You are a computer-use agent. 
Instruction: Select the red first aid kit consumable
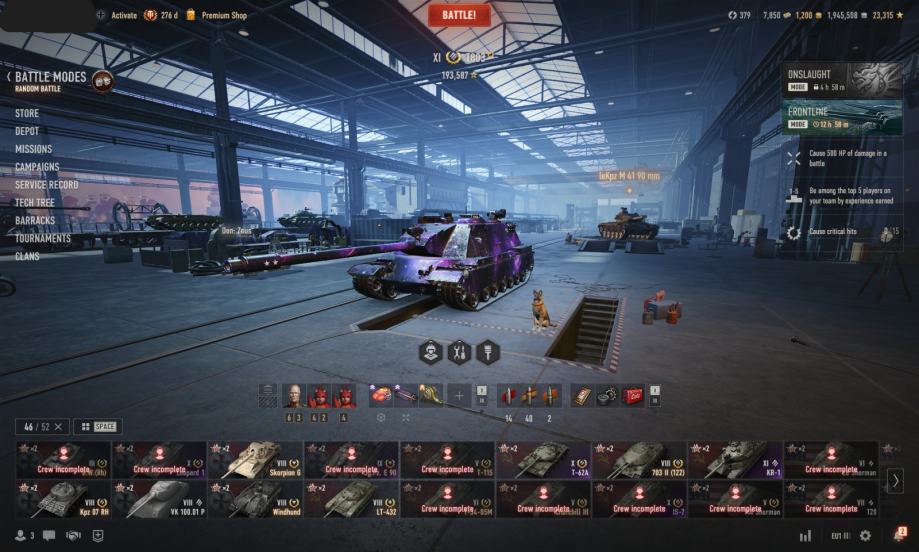coord(631,396)
